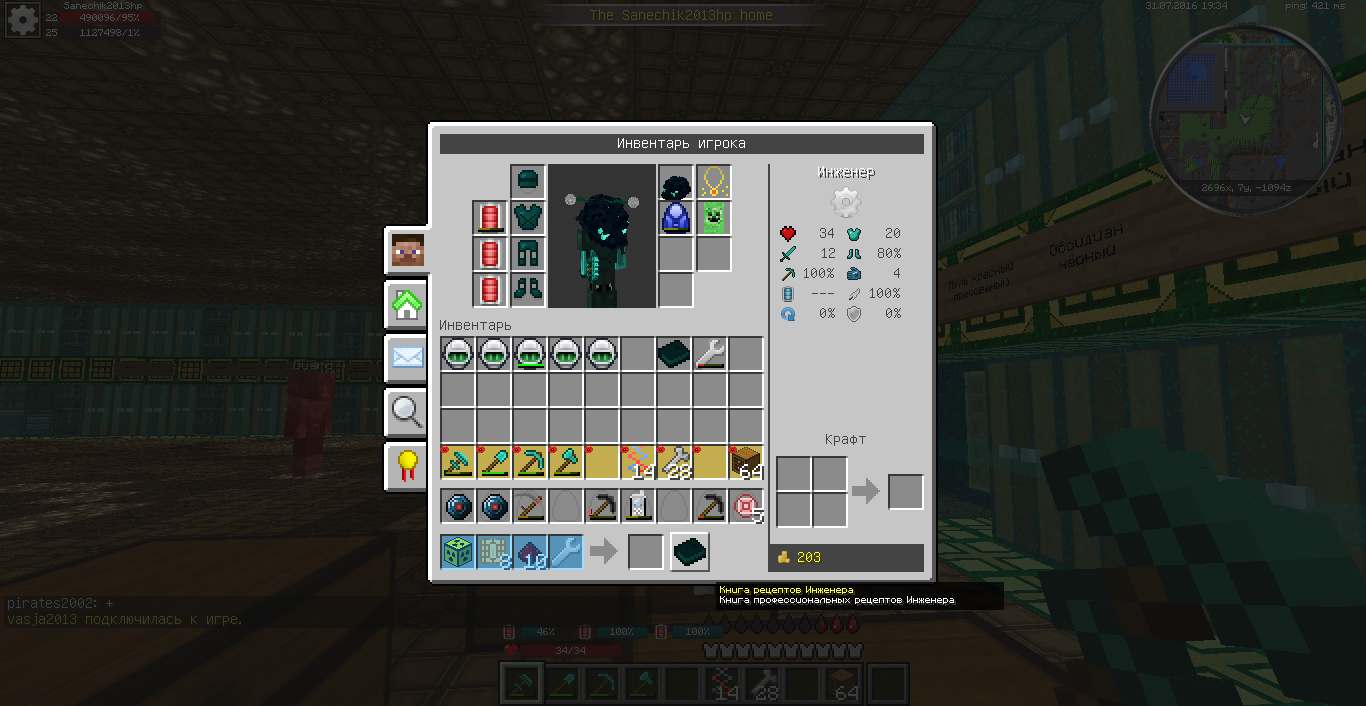Select the gold necklace accessory slot

[x=713, y=182]
